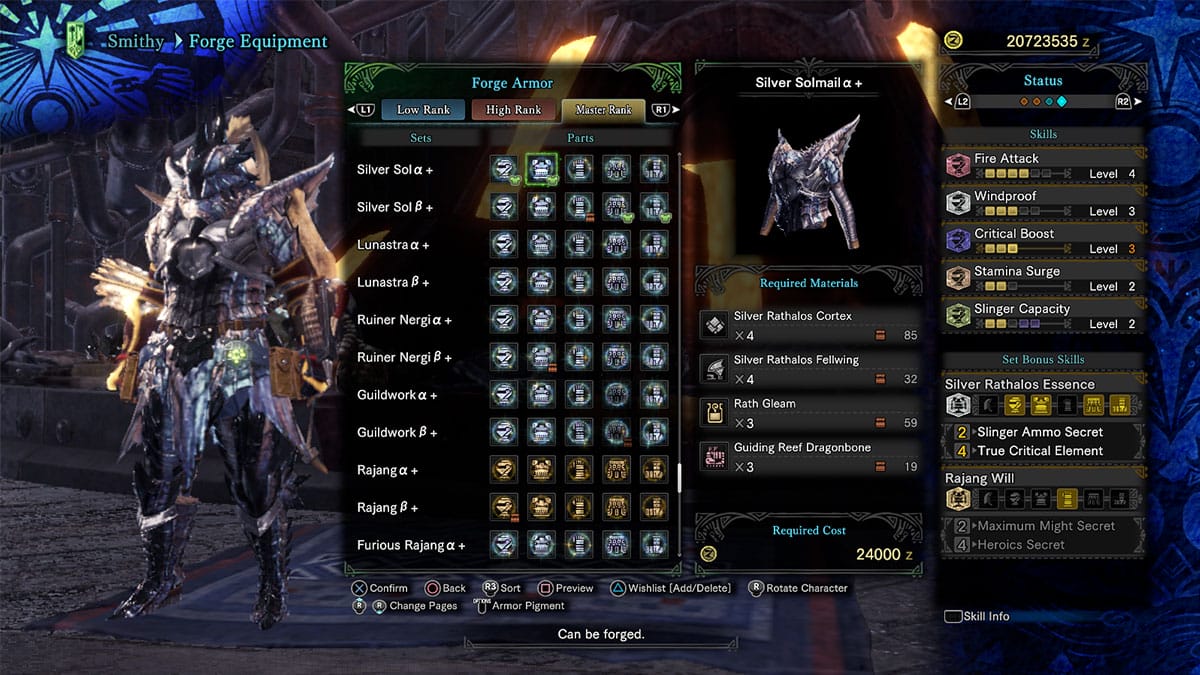Screen dimensions: 1200x675
Task: Choose the Ruiner Nergi α + set
Action: [x=404, y=320]
